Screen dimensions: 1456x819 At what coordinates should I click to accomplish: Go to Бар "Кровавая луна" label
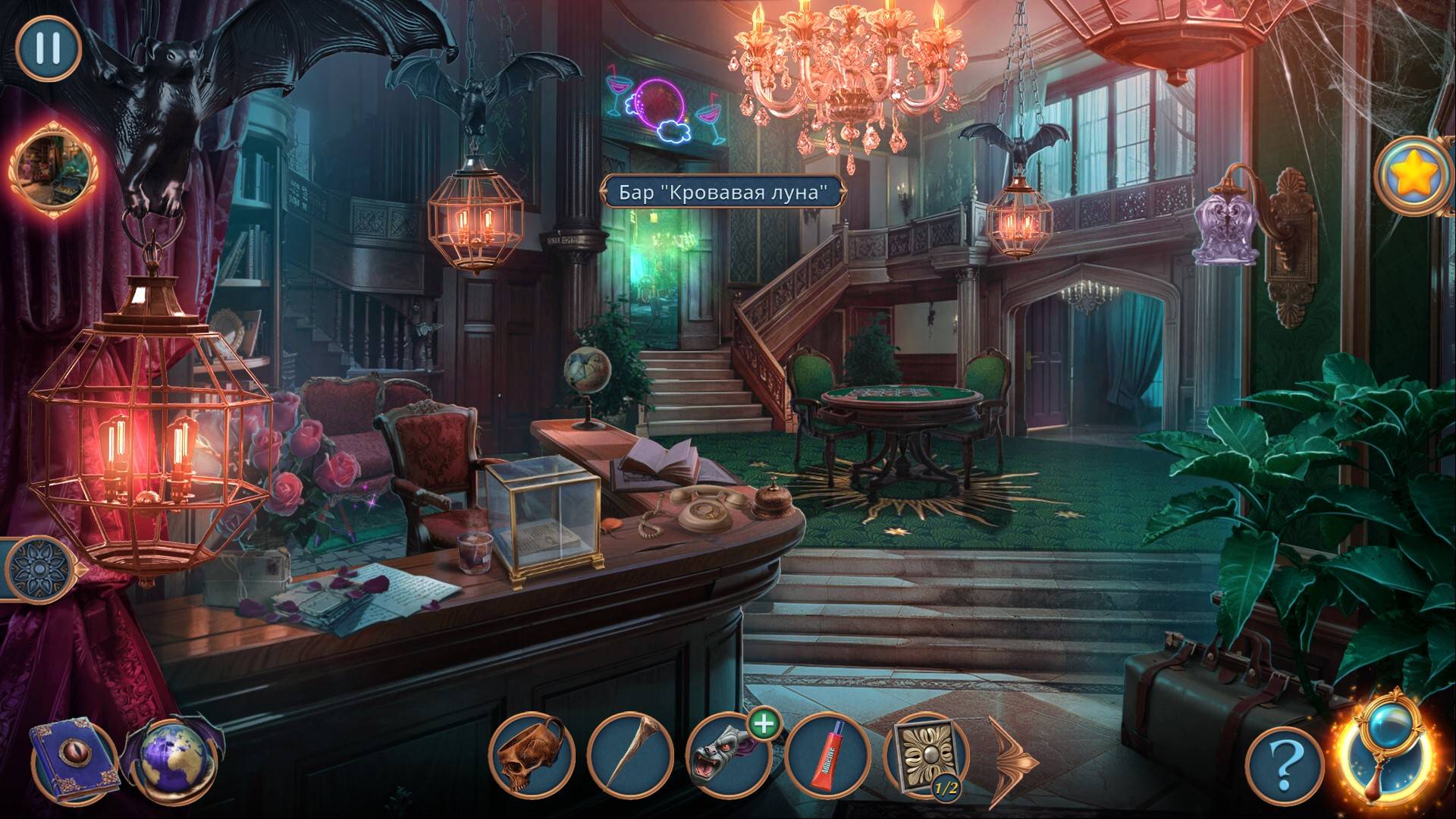pyautogui.click(x=721, y=193)
